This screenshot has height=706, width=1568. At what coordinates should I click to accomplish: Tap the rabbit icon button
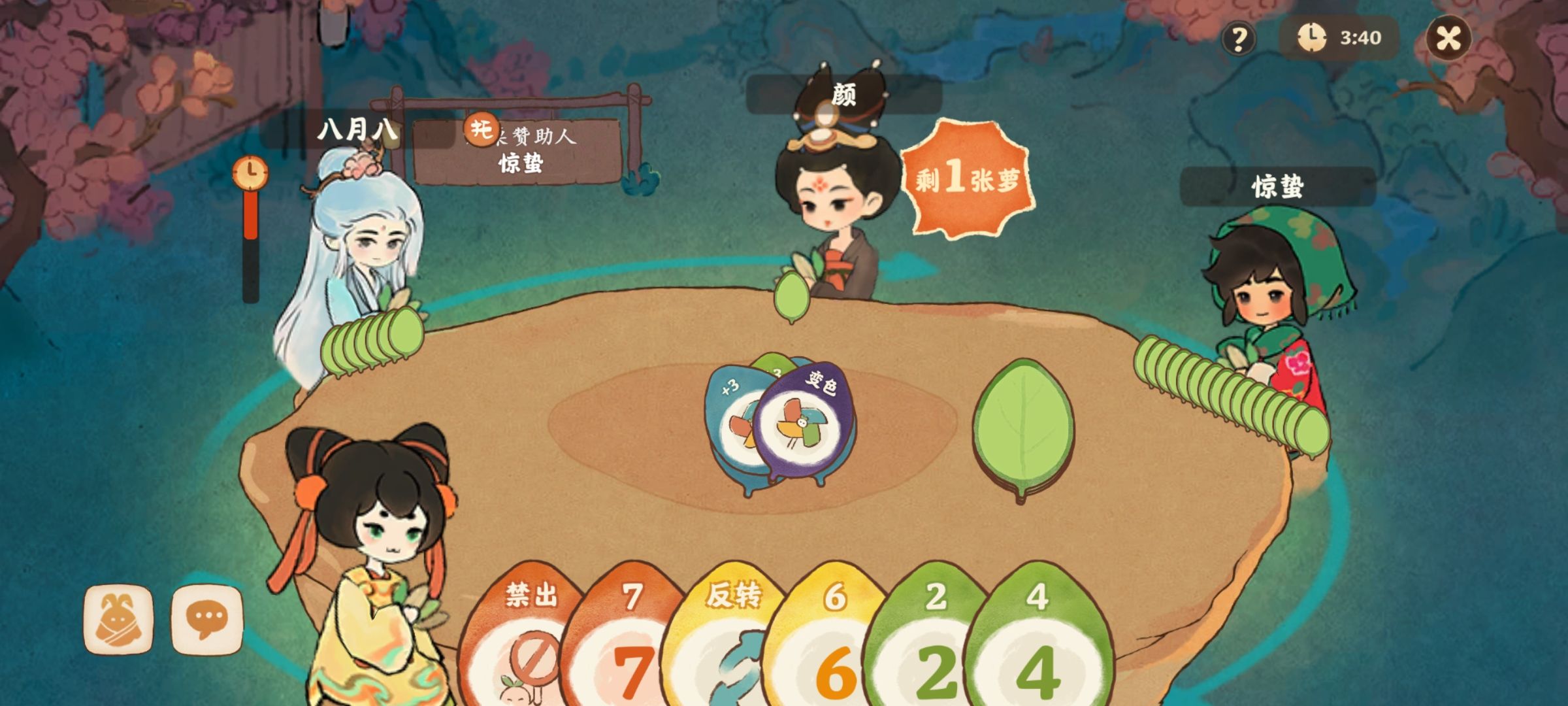(x=118, y=619)
